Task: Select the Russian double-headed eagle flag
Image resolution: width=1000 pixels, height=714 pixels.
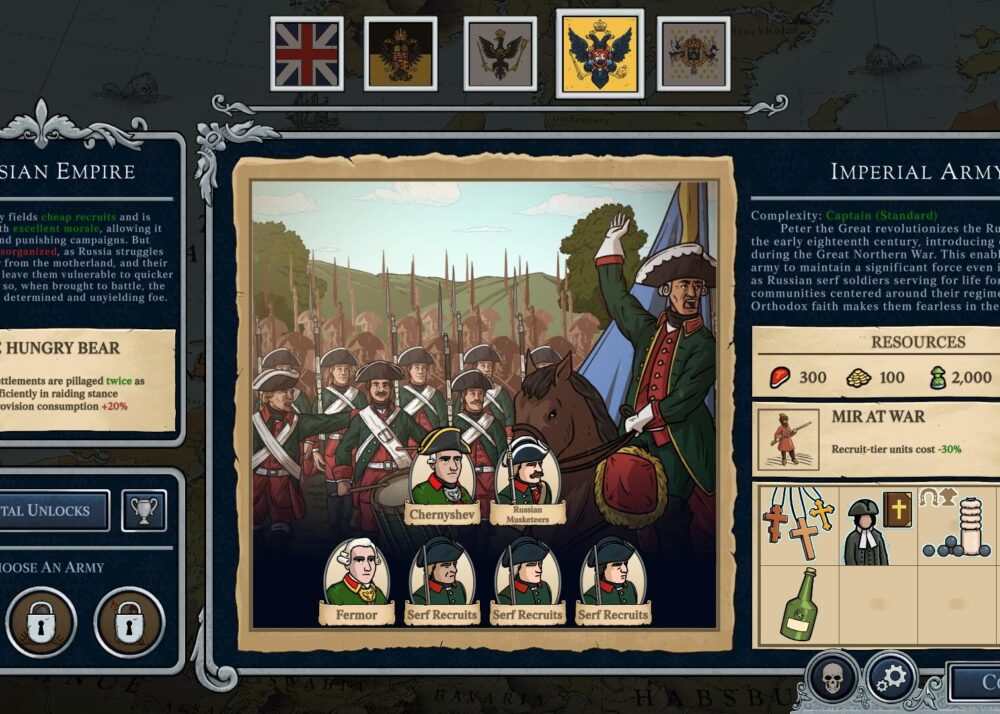Action: click(x=599, y=53)
